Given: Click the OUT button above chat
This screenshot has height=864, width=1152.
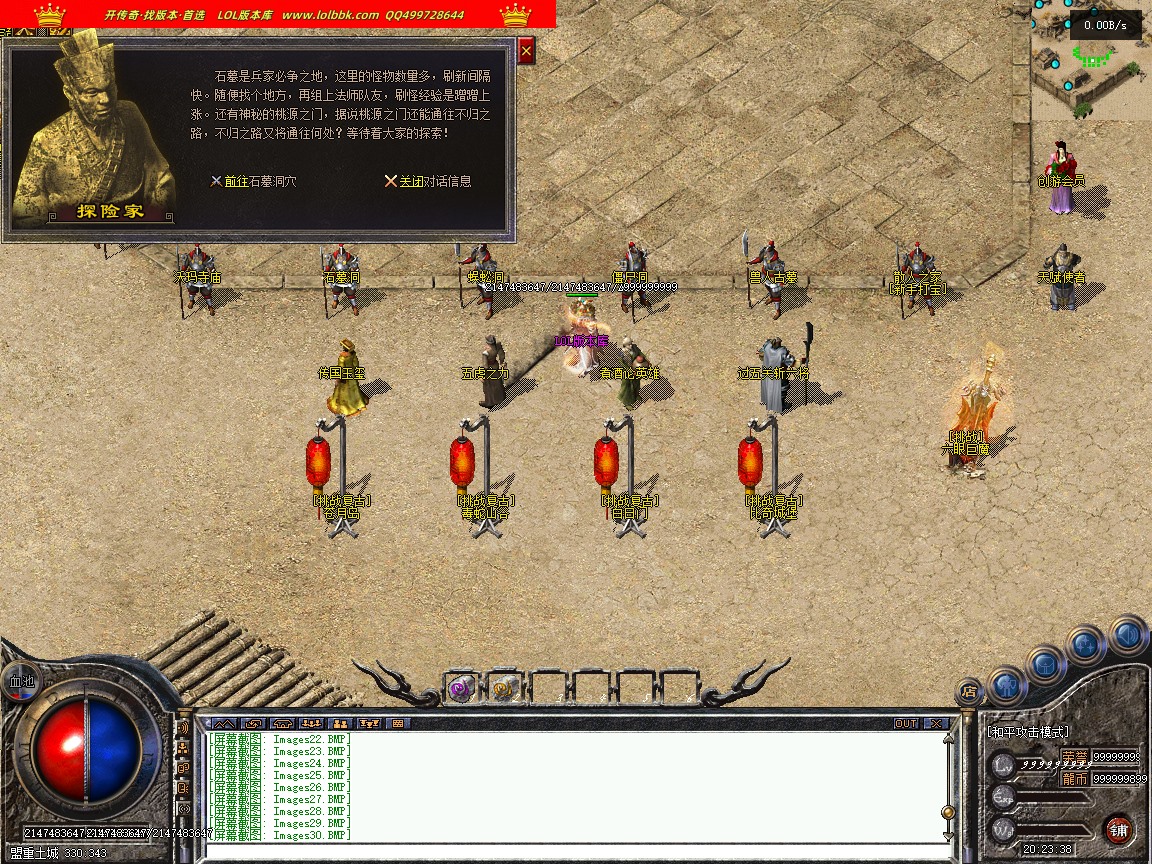Looking at the screenshot, I should [x=906, y=723].
